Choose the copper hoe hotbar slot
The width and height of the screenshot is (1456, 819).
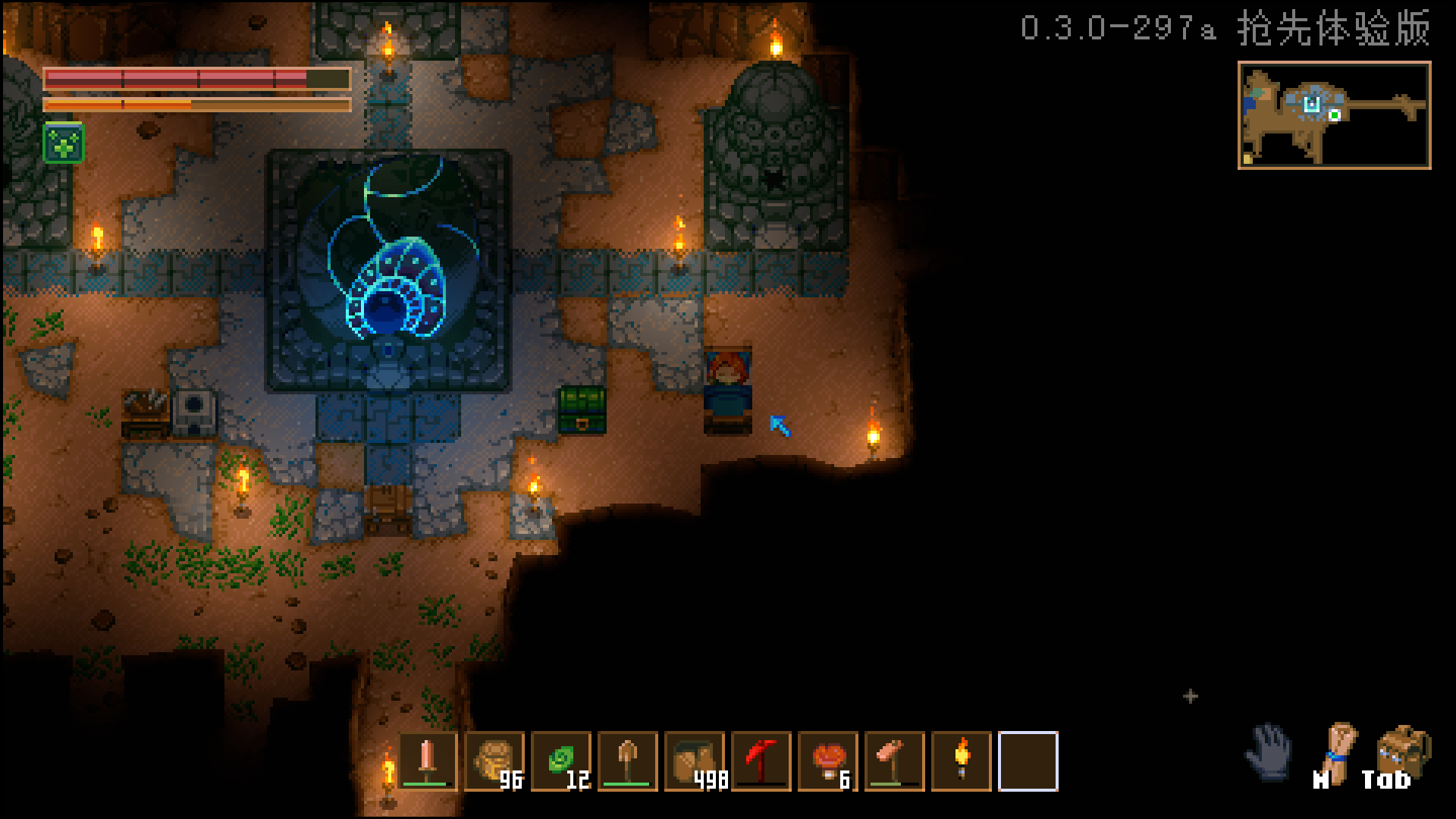pos(895,761)
